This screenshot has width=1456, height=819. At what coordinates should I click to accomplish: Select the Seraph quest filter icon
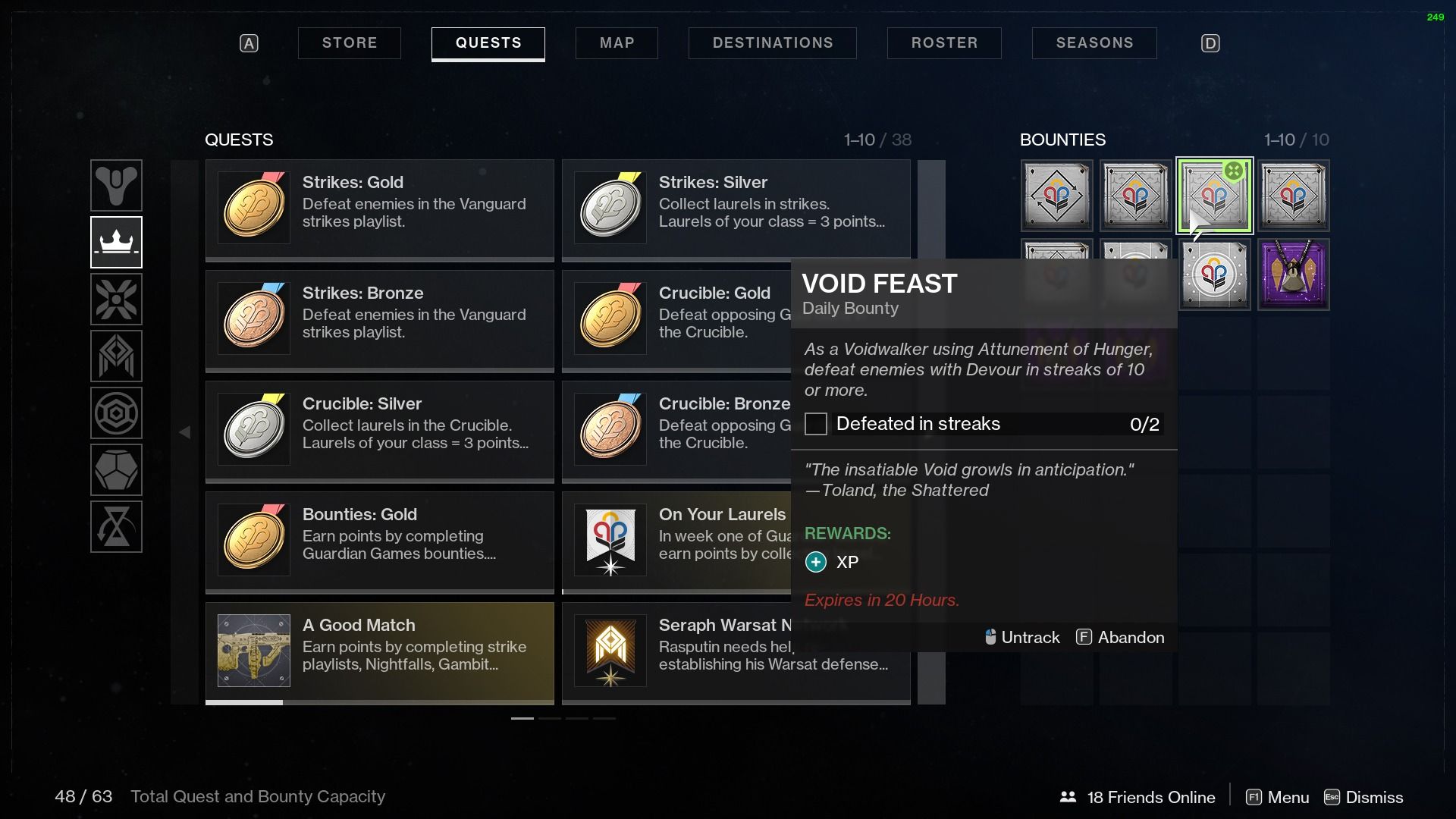[x=117, y=356]
